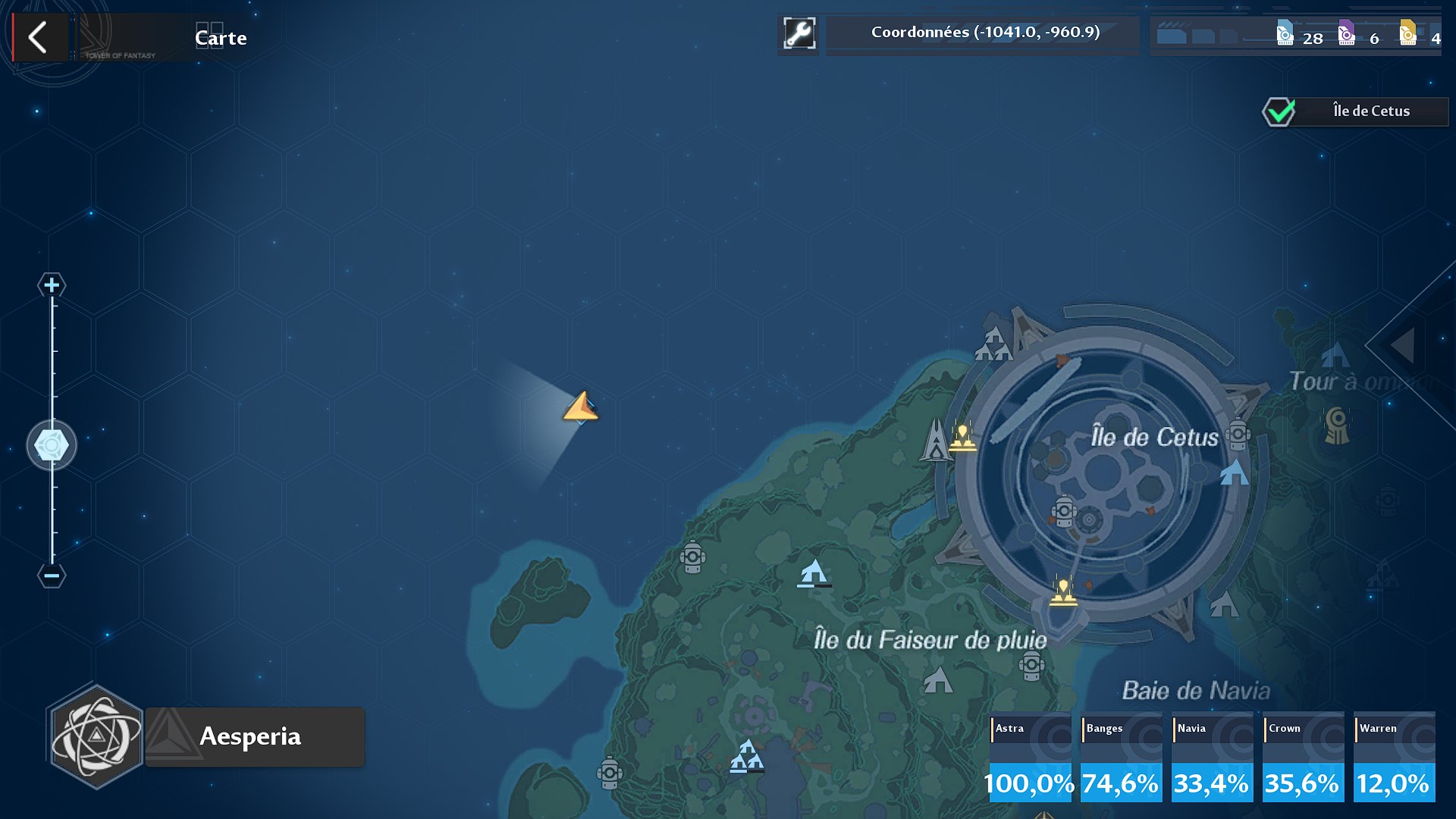
Task: Open the wrench settings icon beside coordinates bar
Action: 799,32
